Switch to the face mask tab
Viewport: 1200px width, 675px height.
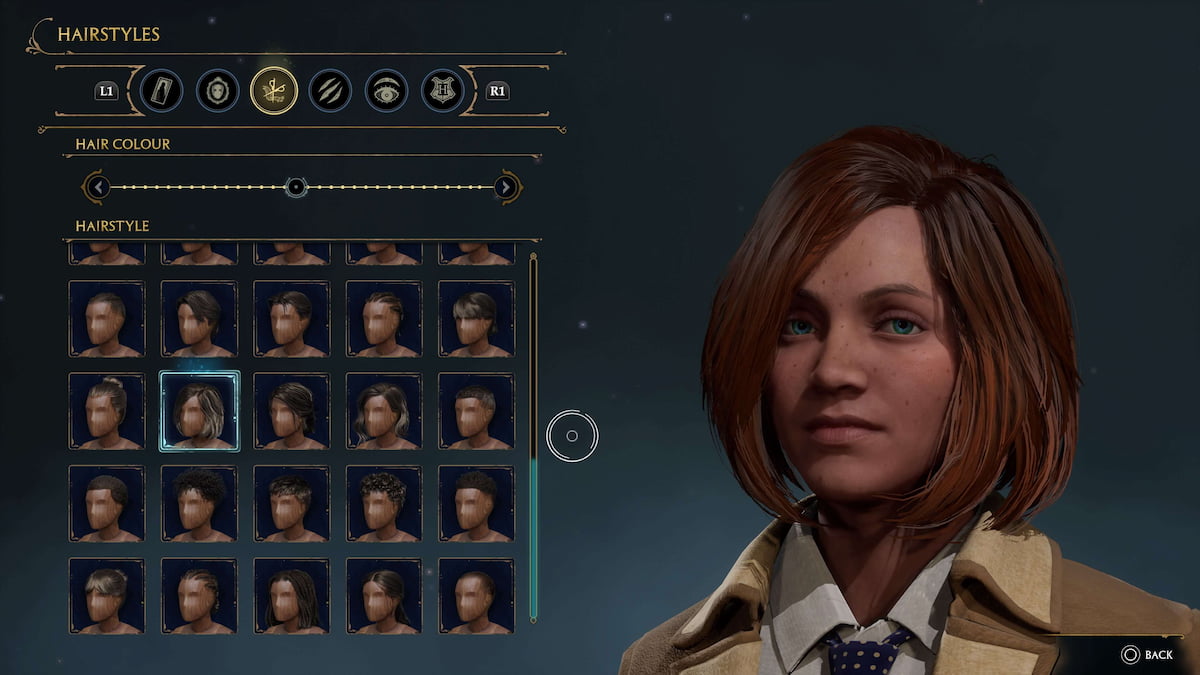217,91
